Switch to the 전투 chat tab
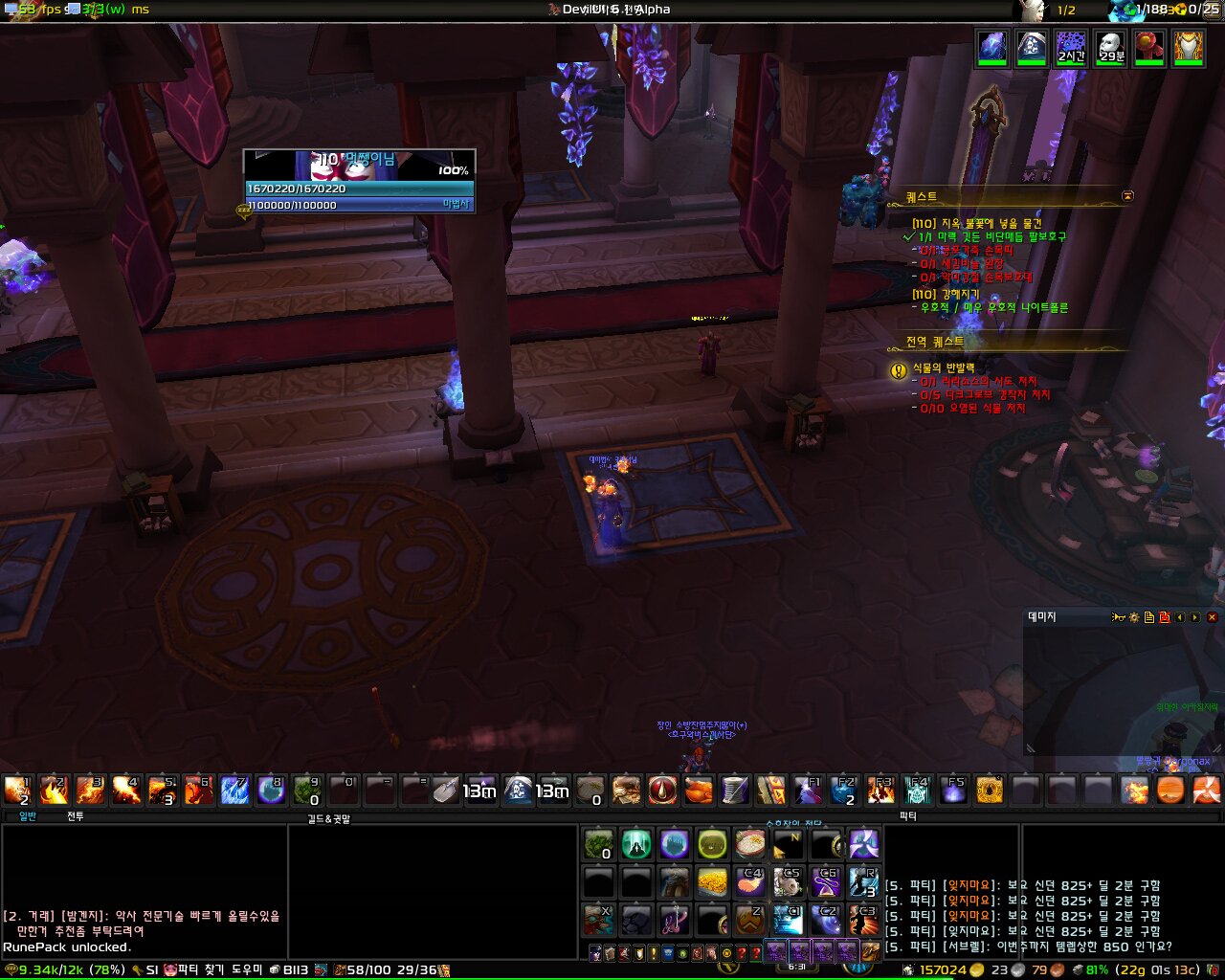This screenshot has width=1225, height=980. click(75, 816)
